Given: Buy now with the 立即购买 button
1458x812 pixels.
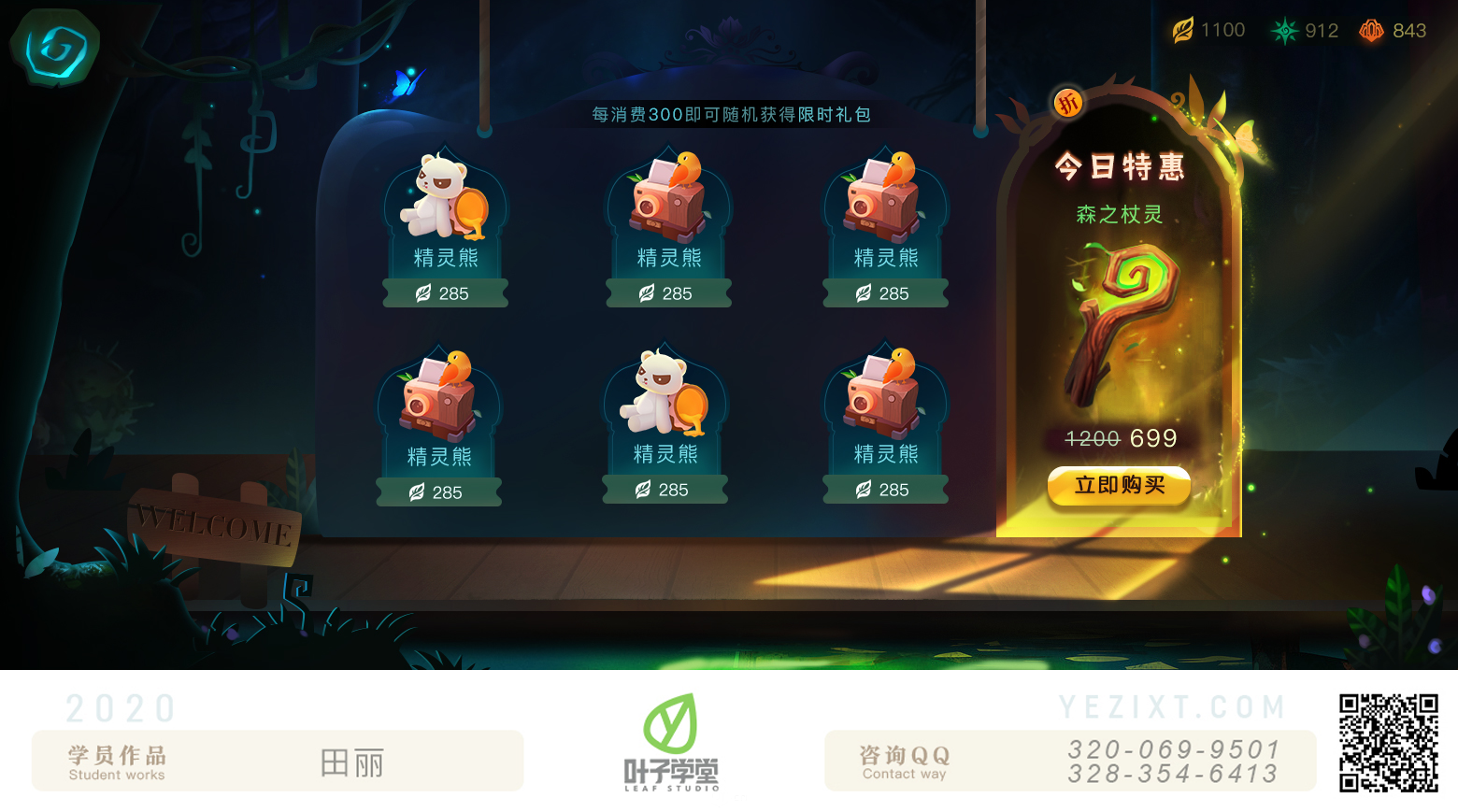Looking at the screenshot, I should pos(1119,486).
